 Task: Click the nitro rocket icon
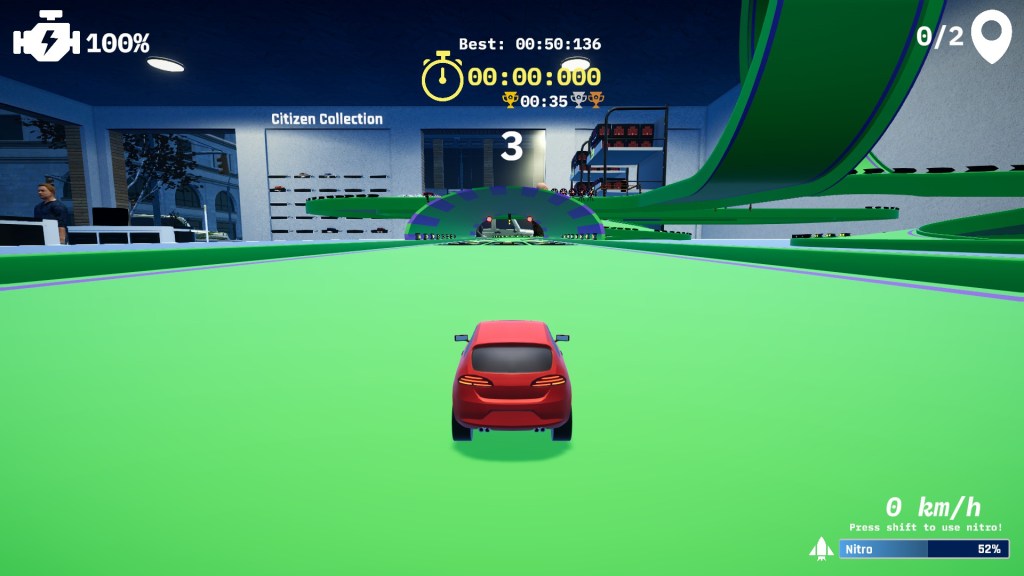click(x=821, y=548)
